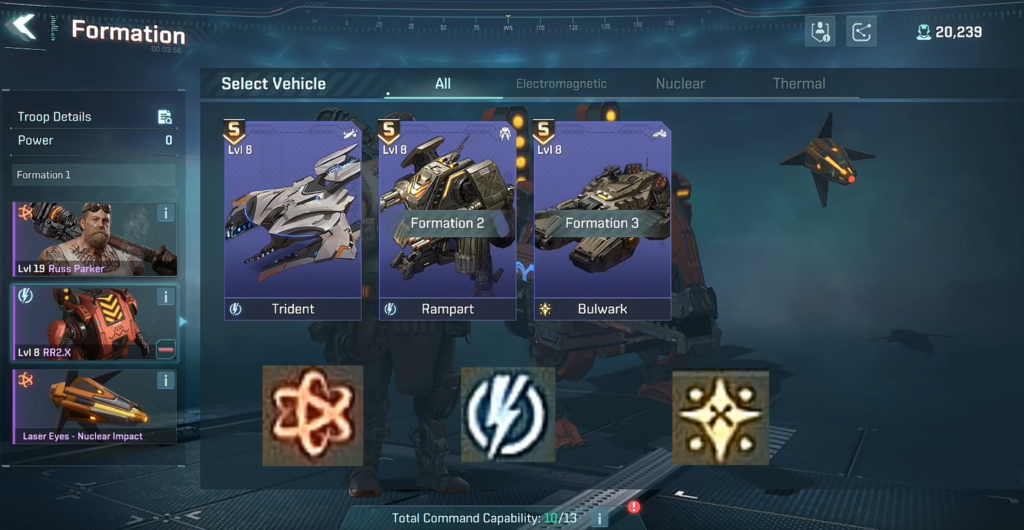Open the hero info icon in top bar
This screenshot has height=530, width=1024.
821,32
